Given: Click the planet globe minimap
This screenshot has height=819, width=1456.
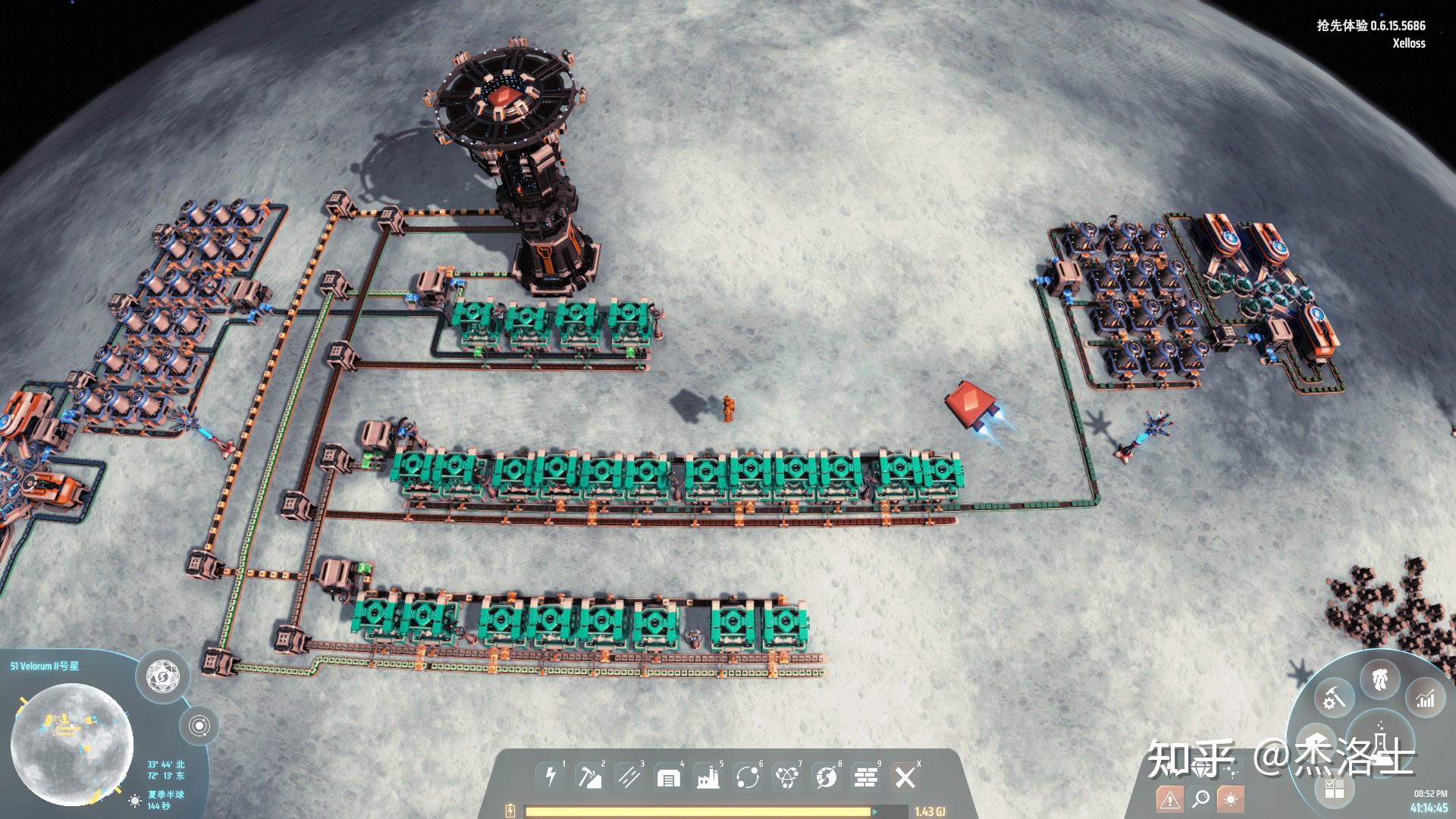Looking at the screenshot, I should [71, 745].
